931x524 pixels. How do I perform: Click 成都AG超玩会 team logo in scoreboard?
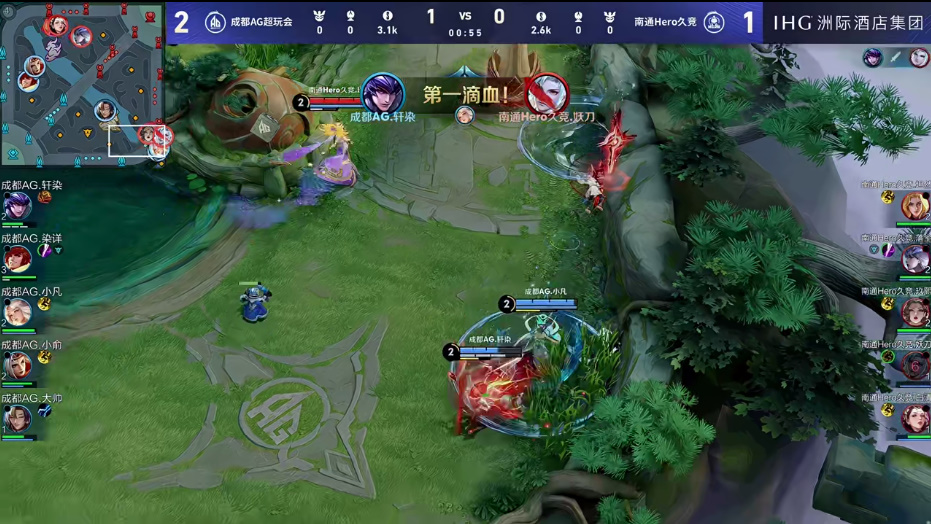pos(215,22)
